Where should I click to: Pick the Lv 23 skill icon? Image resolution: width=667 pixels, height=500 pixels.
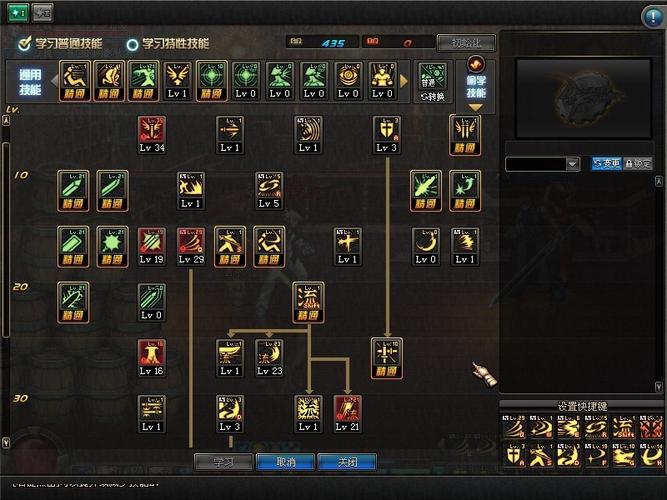(x=269, y=355)
